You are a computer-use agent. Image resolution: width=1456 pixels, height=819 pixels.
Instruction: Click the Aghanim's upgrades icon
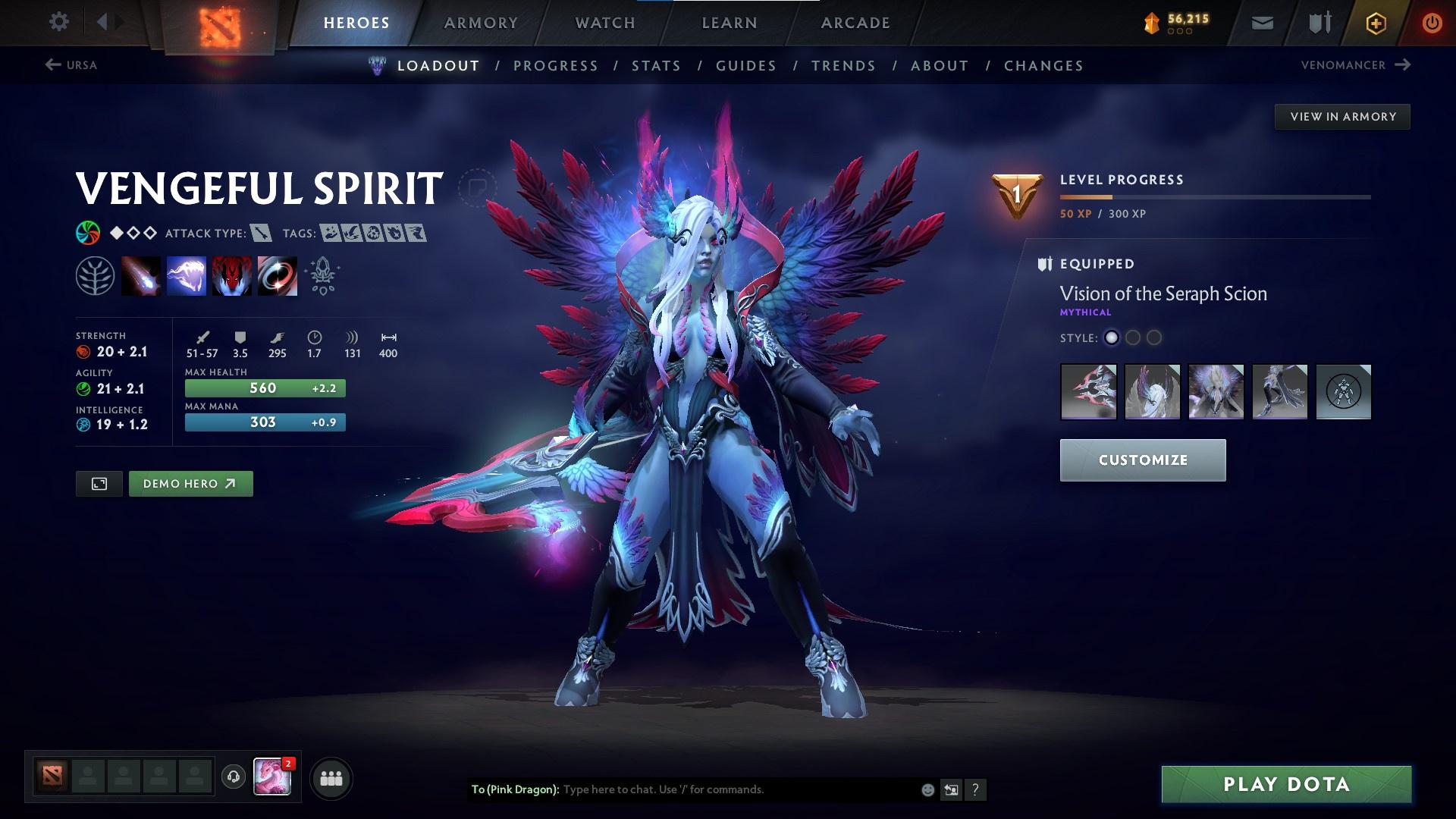click(322, 275)
